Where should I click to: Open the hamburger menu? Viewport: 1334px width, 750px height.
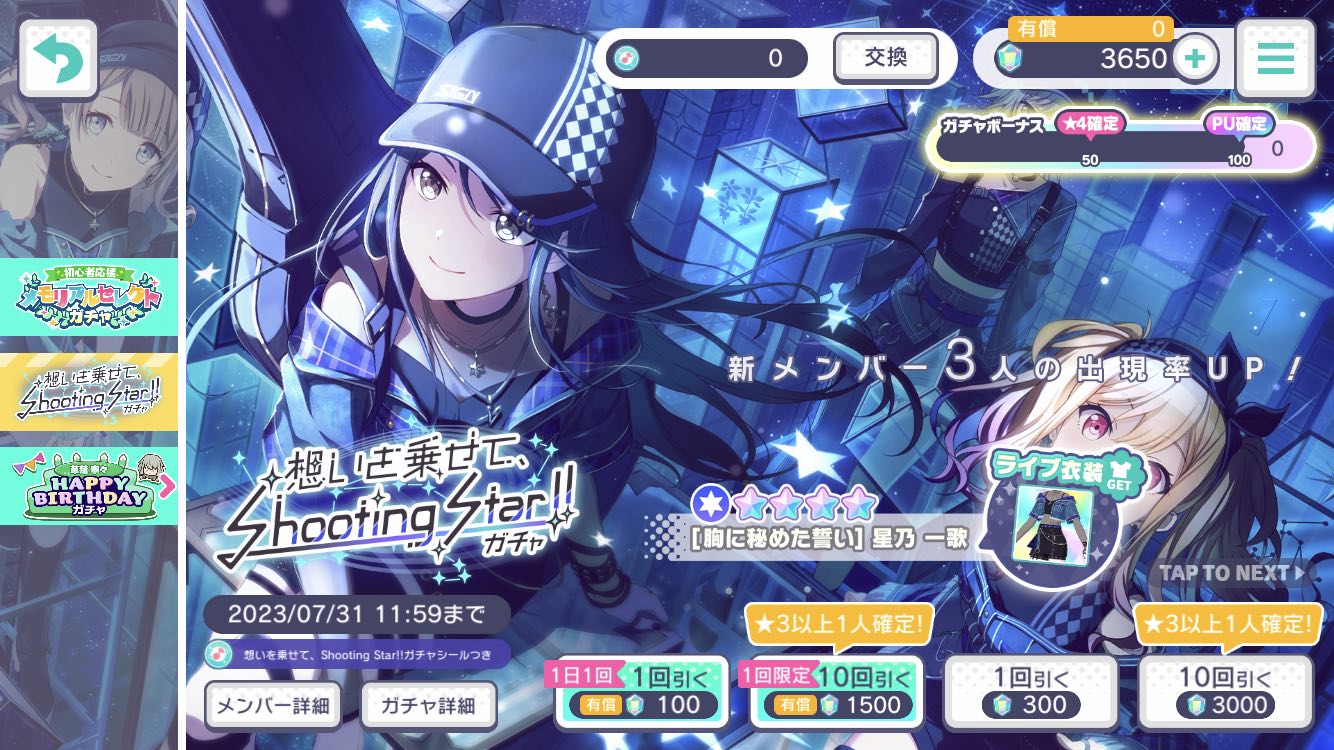[1275, 58]
